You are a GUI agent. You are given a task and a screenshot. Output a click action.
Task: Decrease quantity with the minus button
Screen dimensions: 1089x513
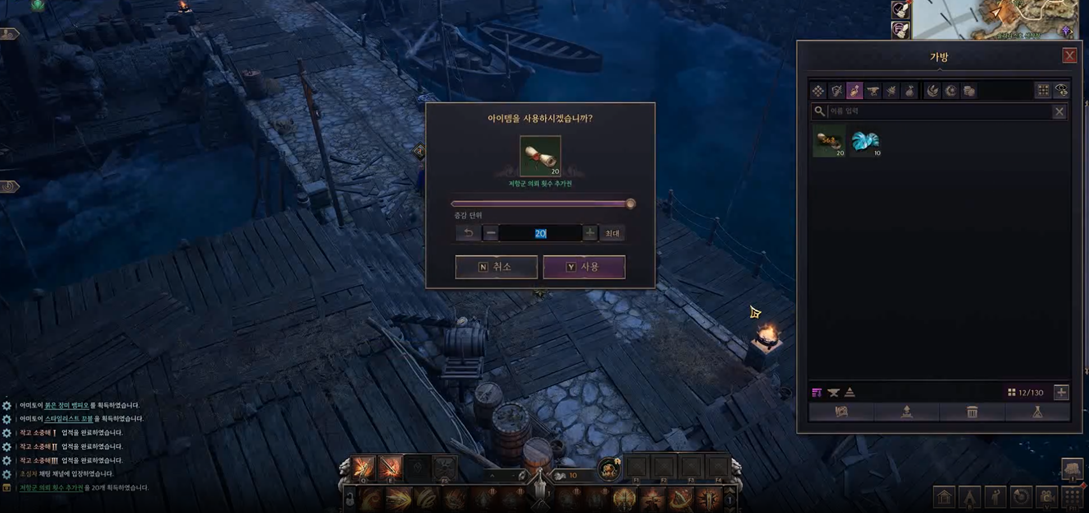[491, 233]
